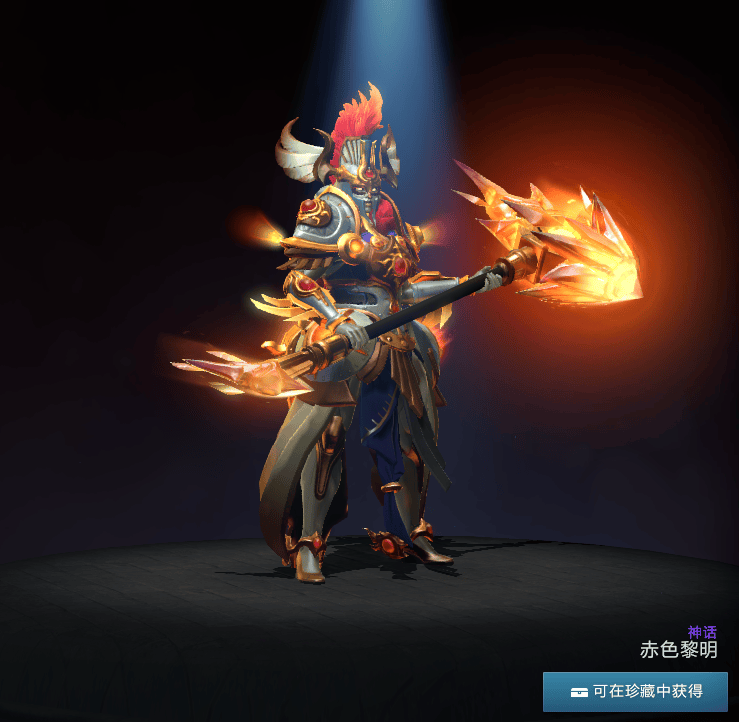Click the 可在珍藏中获得 button
This screenshot has height=722, width=739.
[635, 691]
